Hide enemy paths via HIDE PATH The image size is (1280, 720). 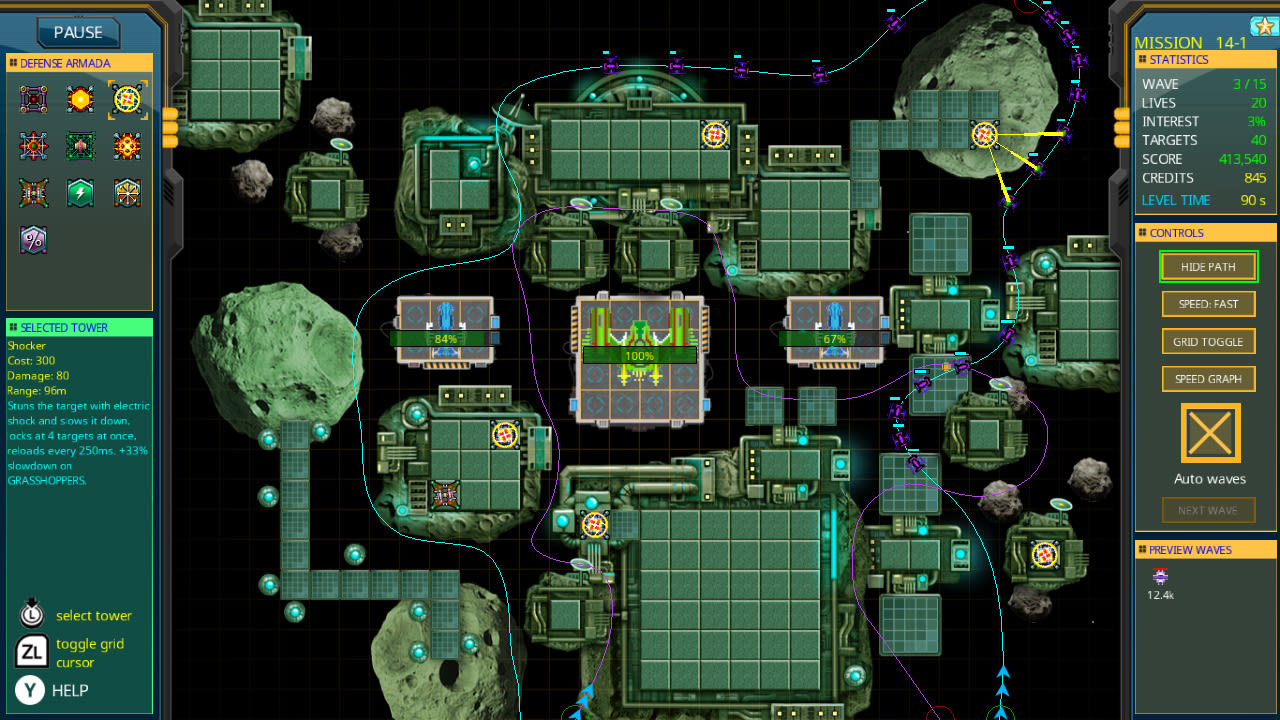1208,266
